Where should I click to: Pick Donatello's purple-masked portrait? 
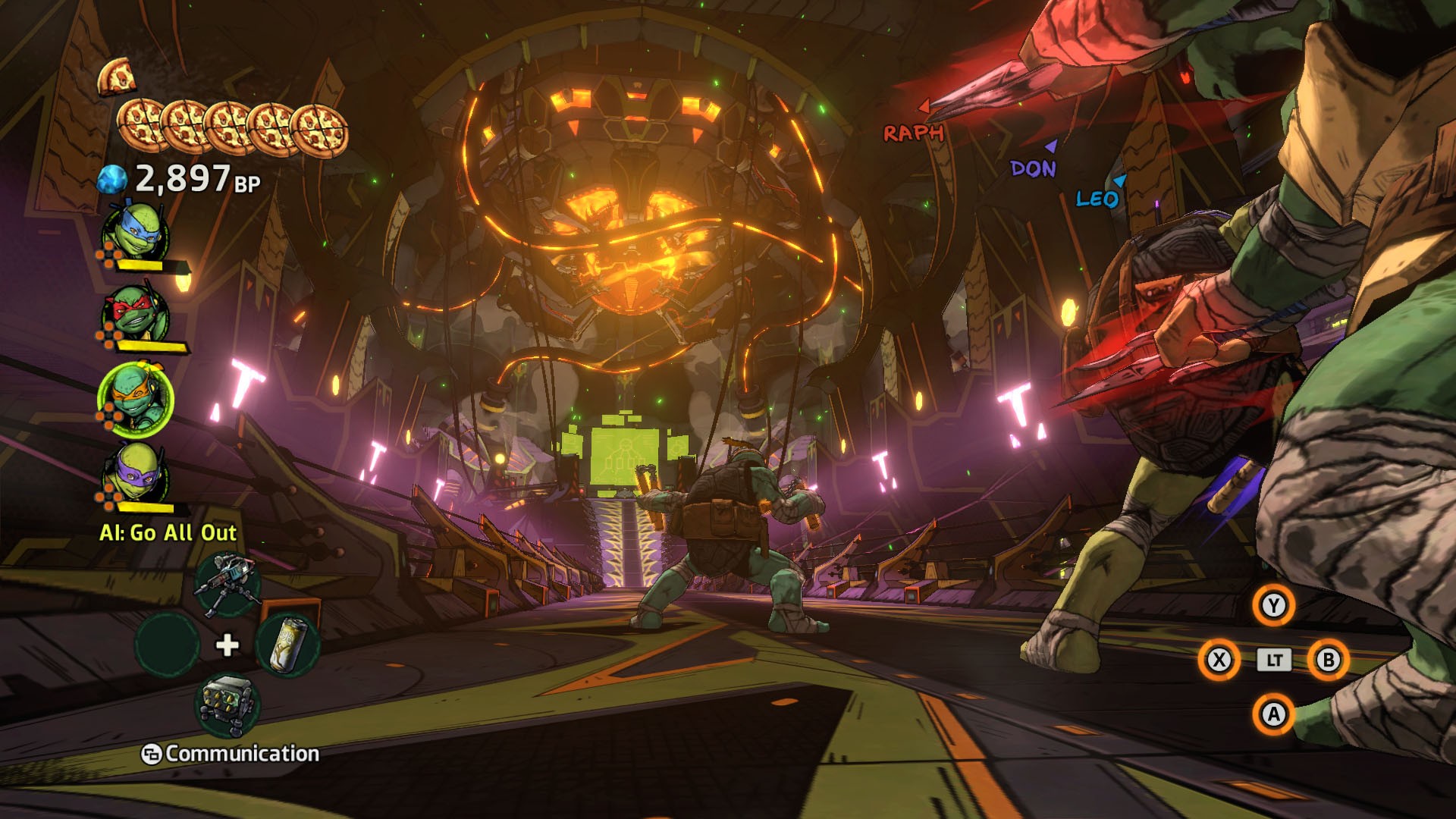tap(136, 475)
